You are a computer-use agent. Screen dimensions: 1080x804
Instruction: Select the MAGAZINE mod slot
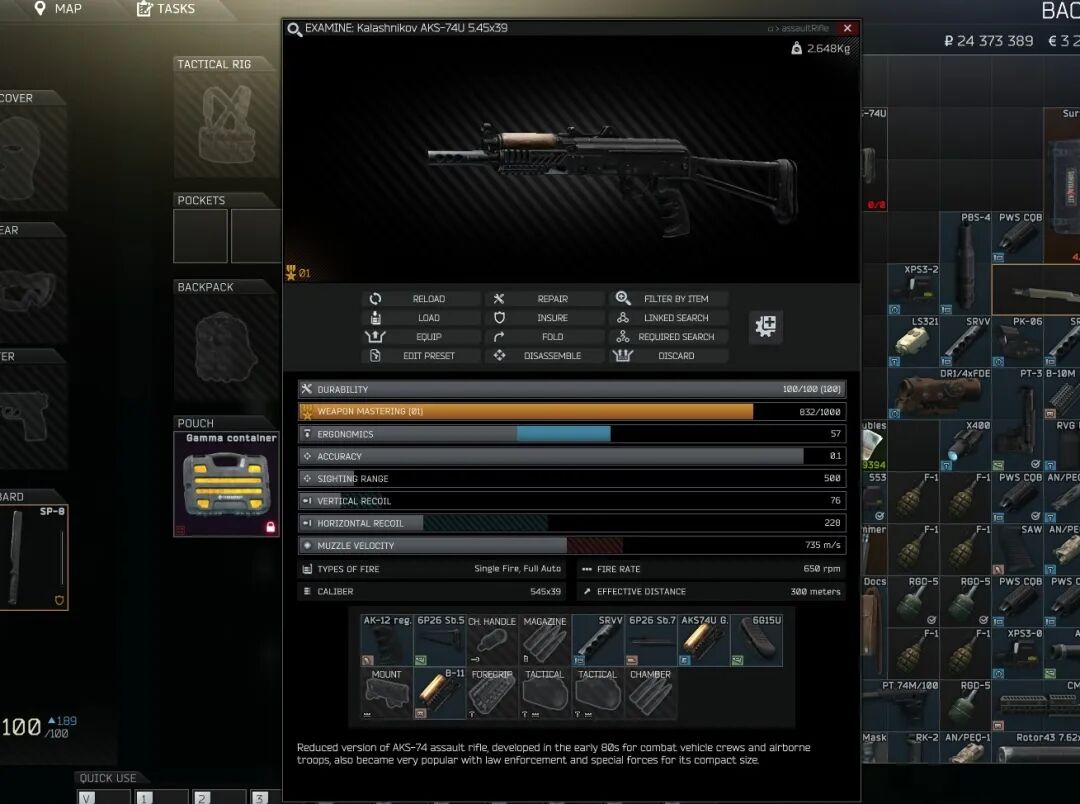(545, 641)
